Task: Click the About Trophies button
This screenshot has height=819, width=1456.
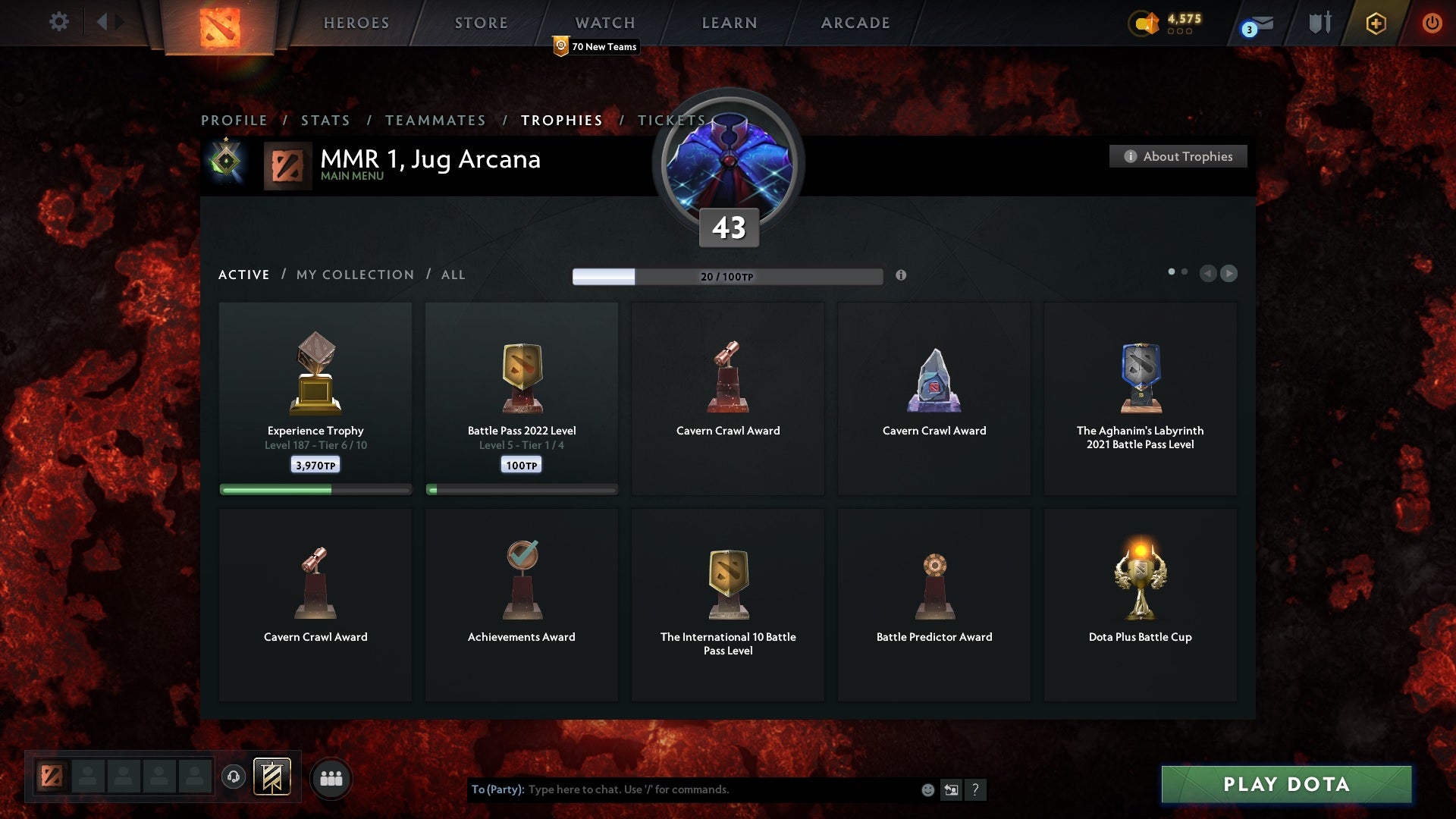Action: 1178,156
